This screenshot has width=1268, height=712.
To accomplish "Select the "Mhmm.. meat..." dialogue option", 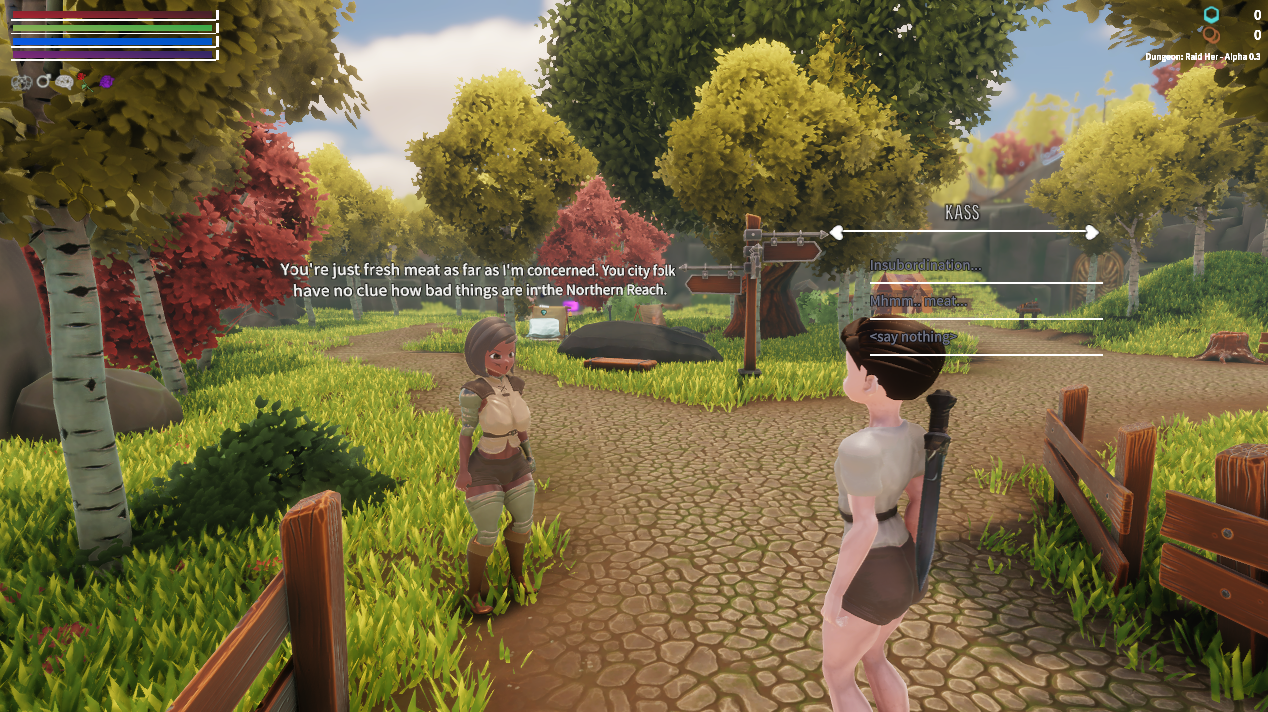I will point(919,302).
